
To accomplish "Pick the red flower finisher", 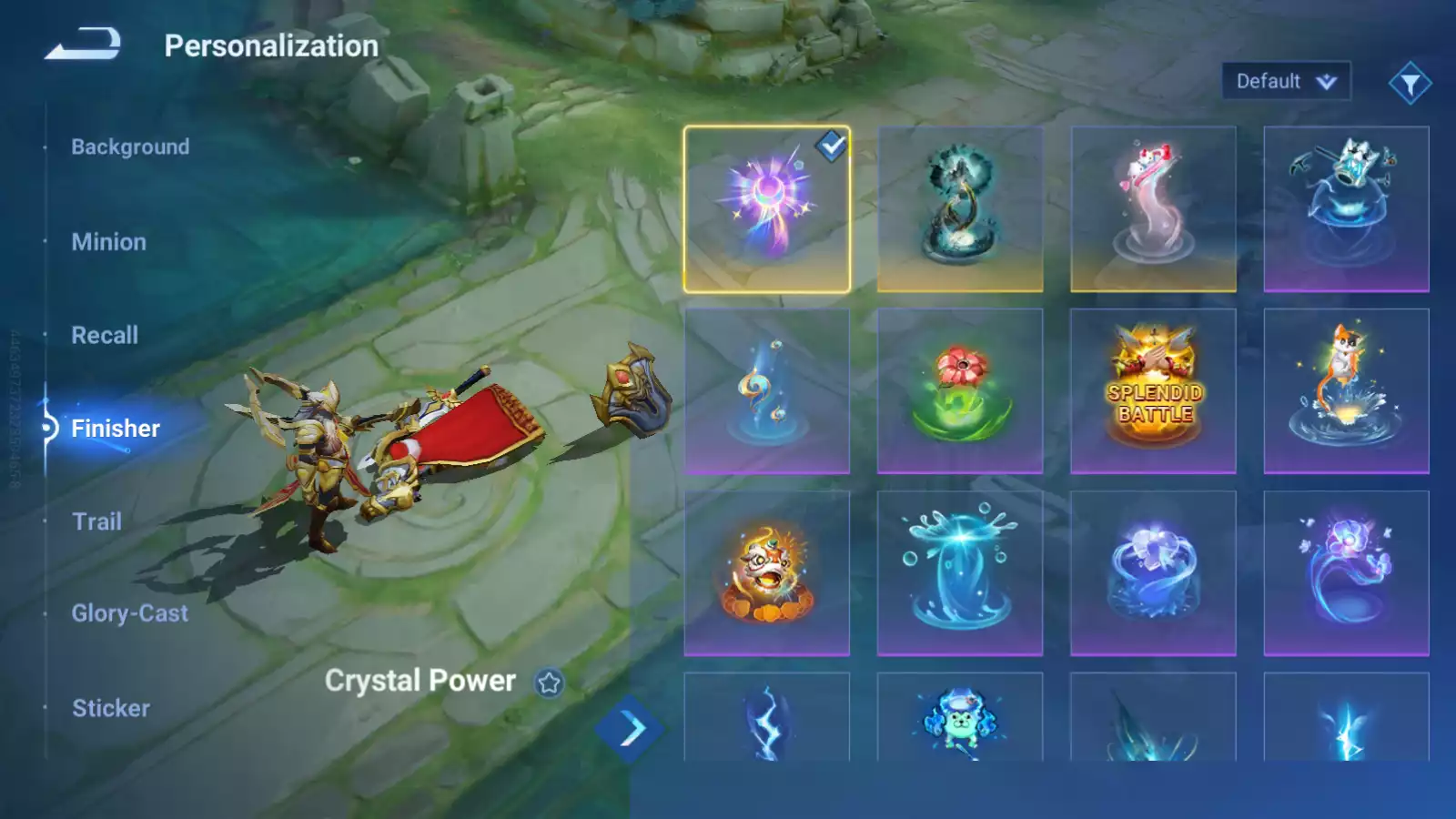I will pos(959,391).
